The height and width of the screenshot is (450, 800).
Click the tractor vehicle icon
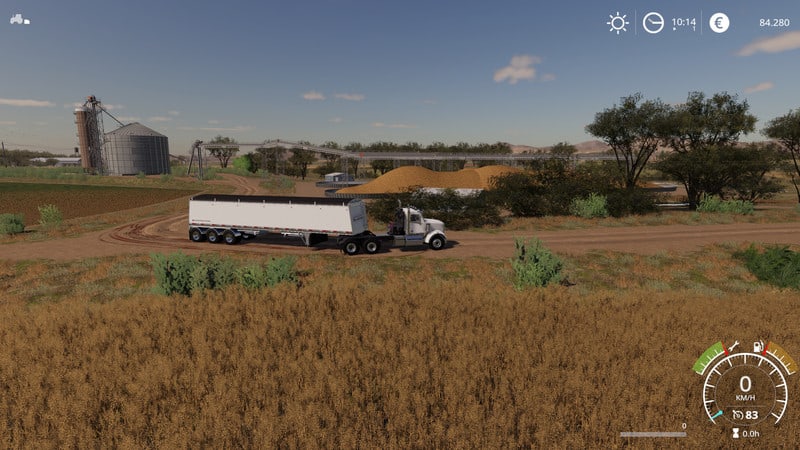[x=20, y=19]
